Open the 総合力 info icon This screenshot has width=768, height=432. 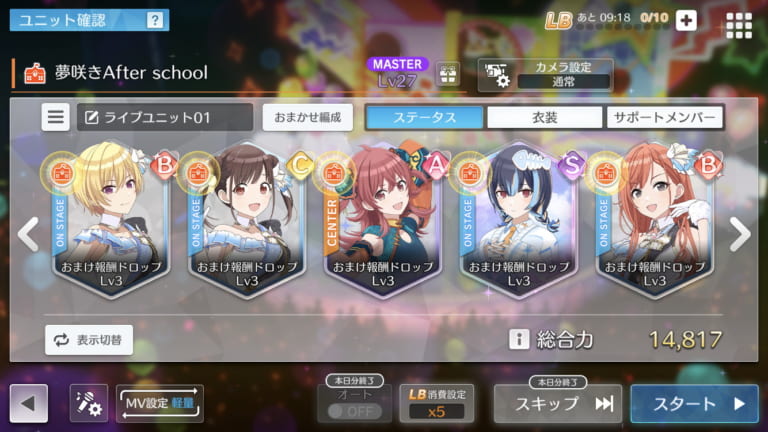[x=518, y=340]
